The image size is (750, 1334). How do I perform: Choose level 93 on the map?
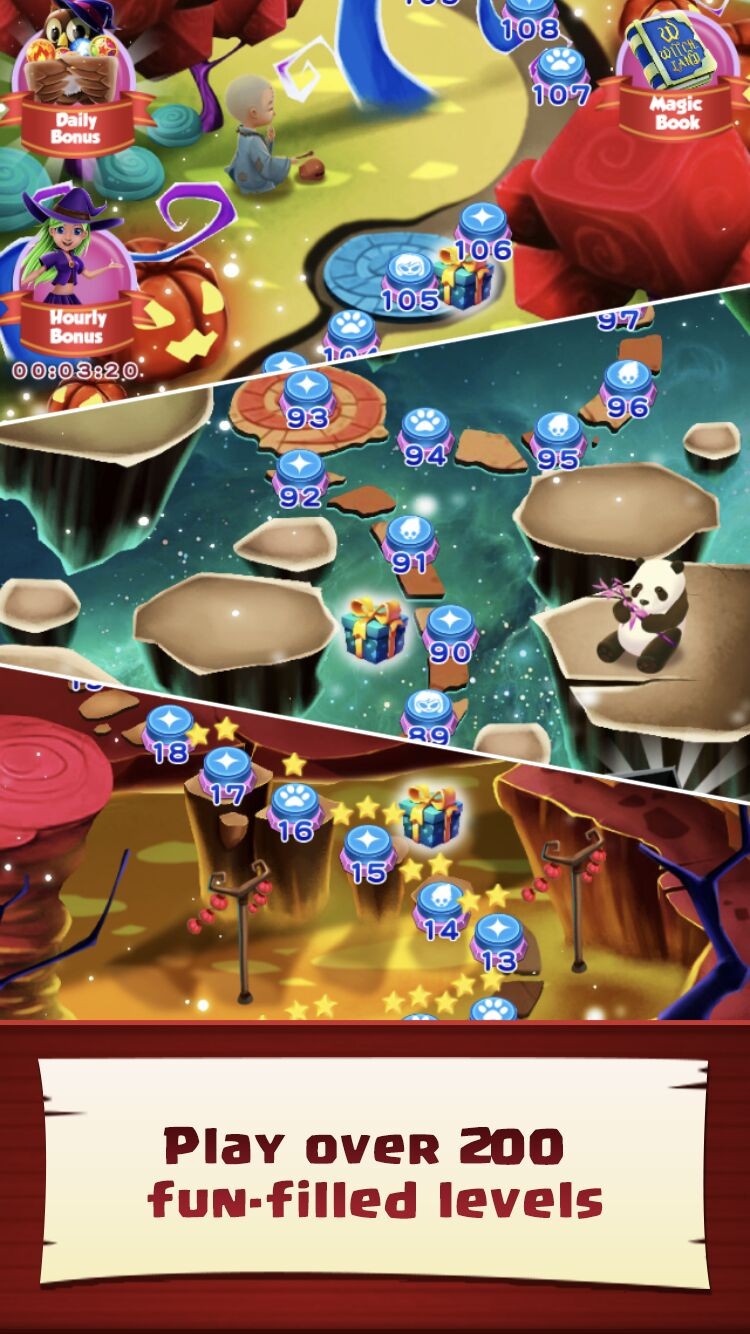click(307, 395)
